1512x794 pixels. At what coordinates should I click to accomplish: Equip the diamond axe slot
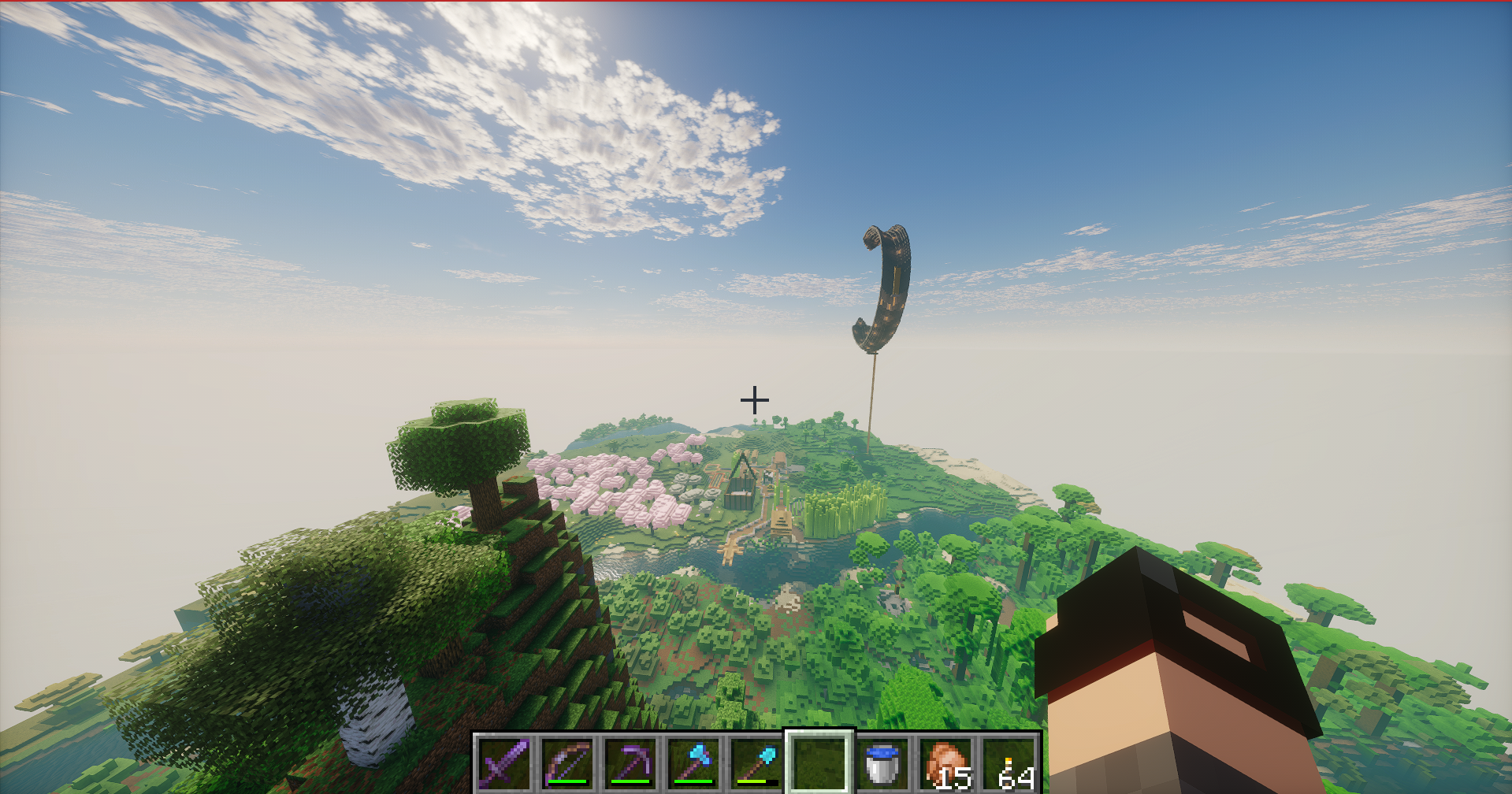[693, 762]
